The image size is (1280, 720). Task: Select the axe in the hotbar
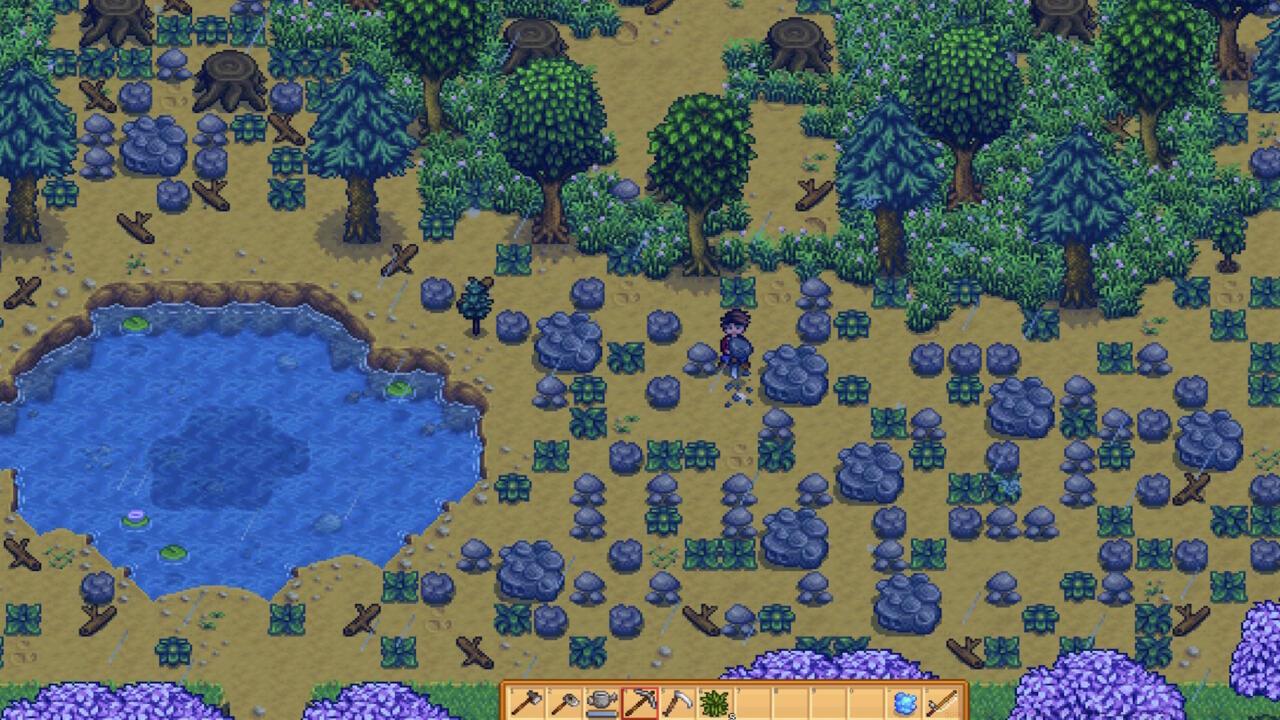point(526,702)
